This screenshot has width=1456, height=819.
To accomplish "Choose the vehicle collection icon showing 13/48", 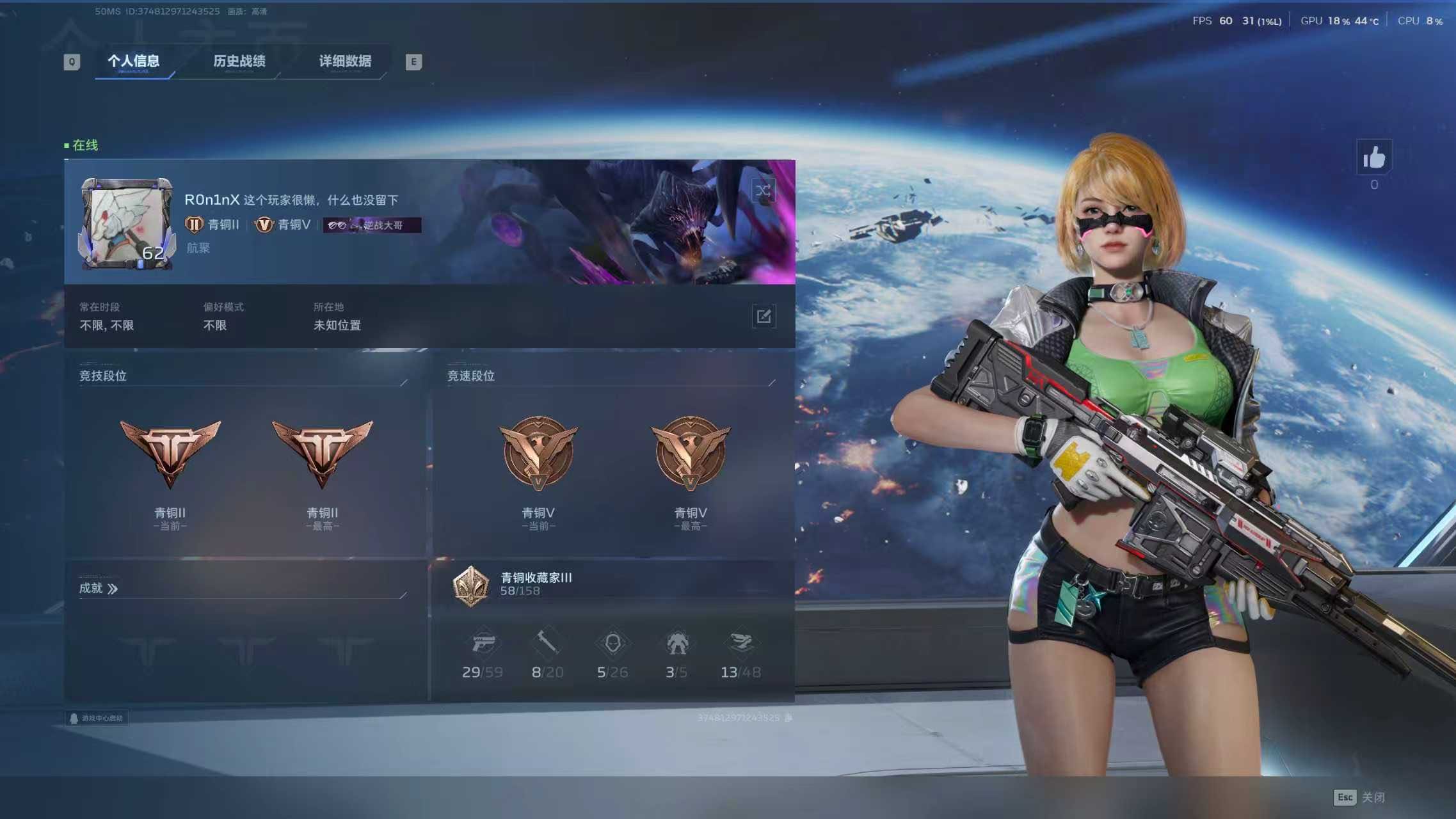I will pyautogui.click(x=741, y=644).
